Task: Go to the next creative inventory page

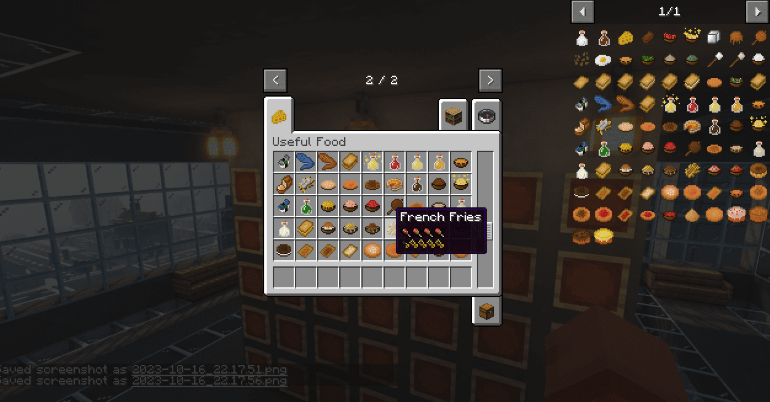Action: (490, 80)
